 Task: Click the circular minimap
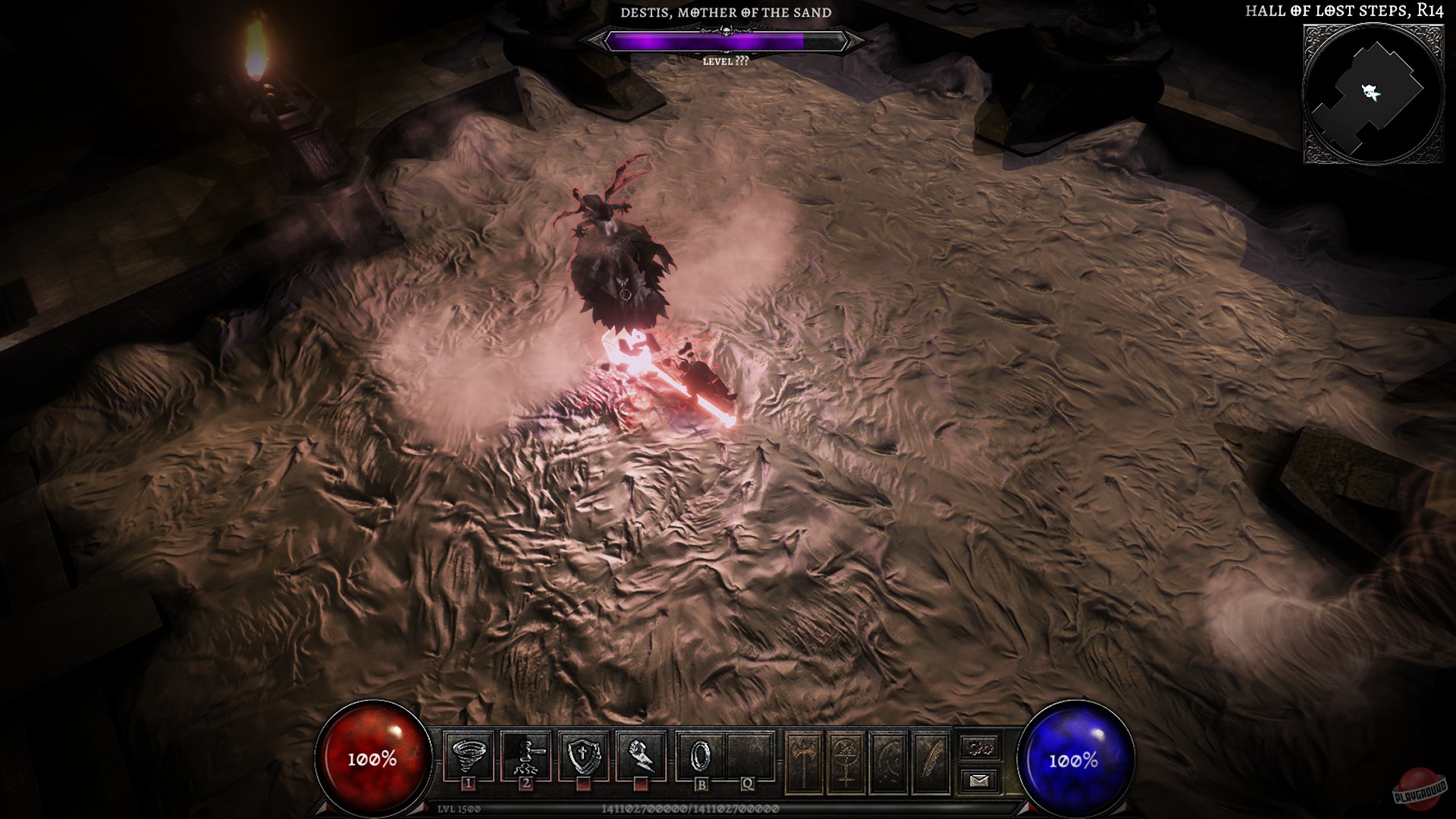(x=1373, y=93)
